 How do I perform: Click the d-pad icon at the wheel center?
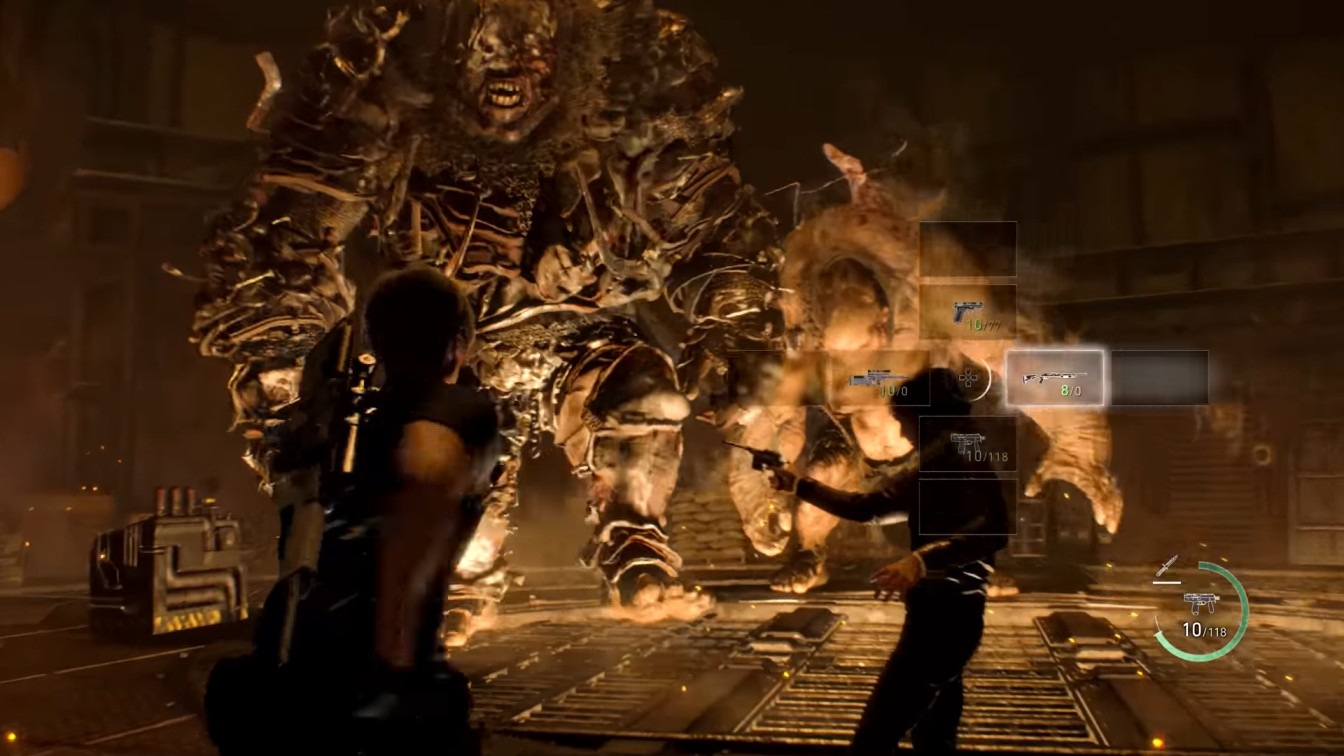pyautogui.click(x=970, y=380)
